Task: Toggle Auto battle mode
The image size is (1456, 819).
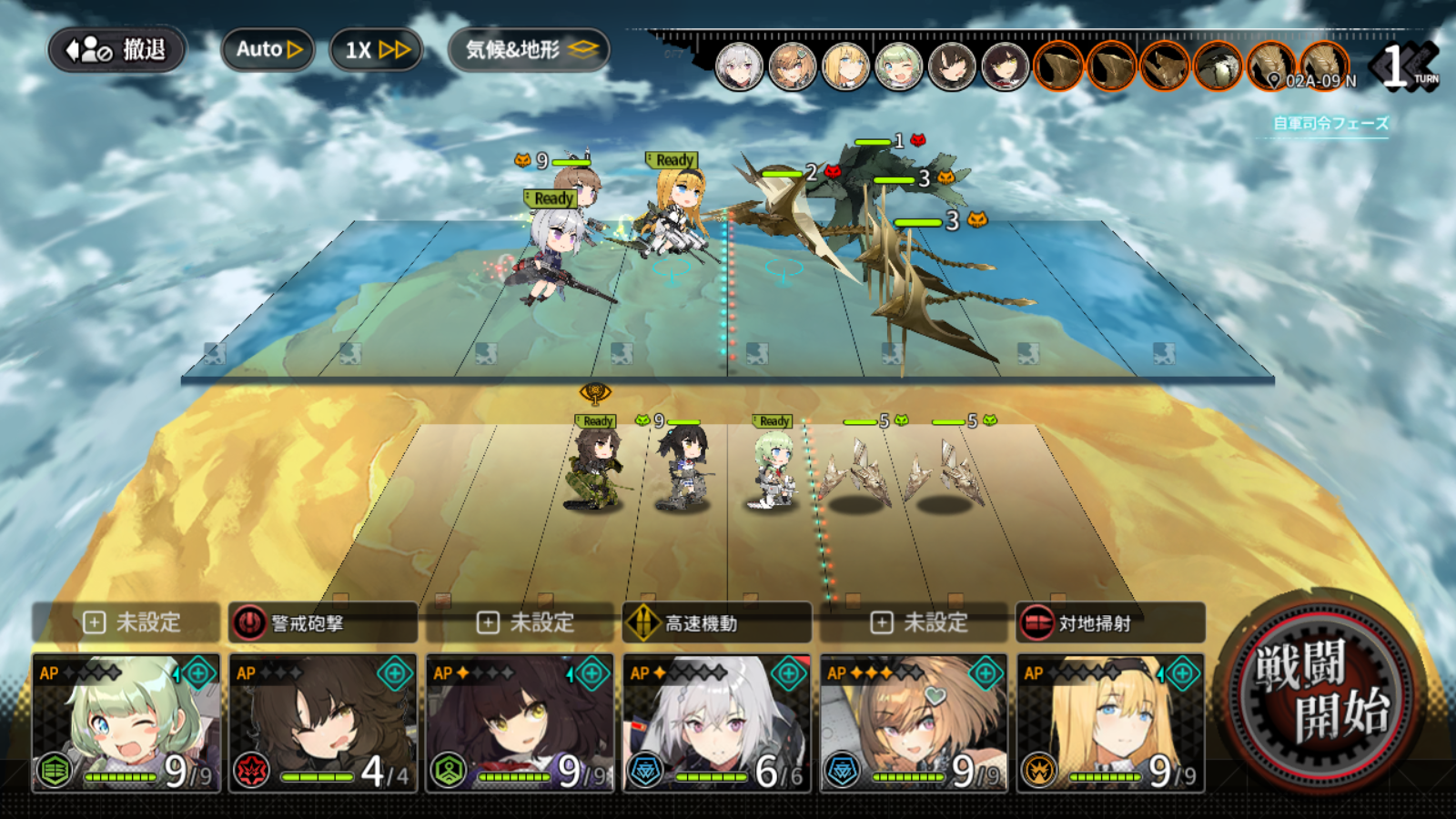Action: (x=268, y=50)
